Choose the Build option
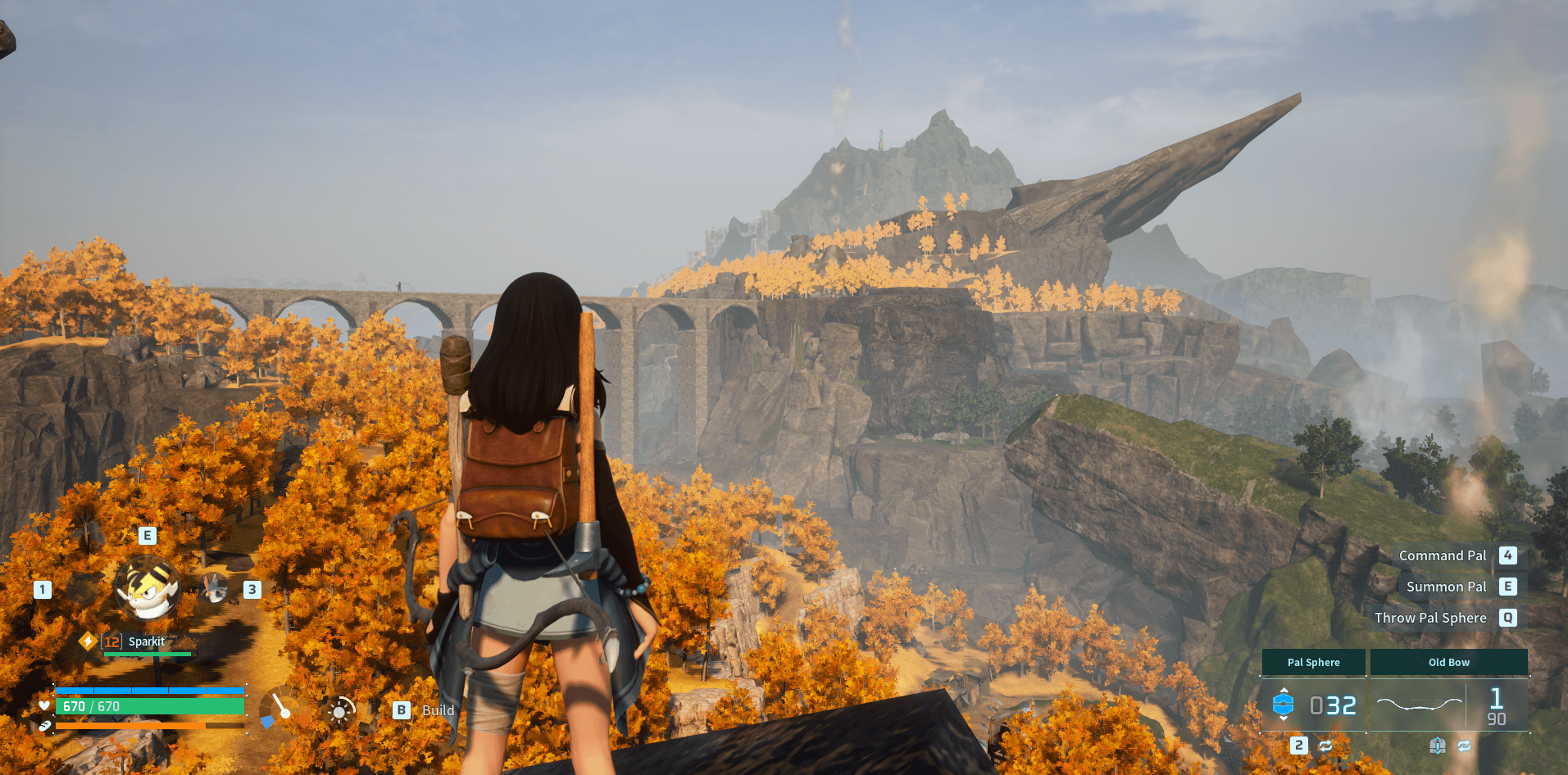 pyautogui.click(x=425, y=710)
